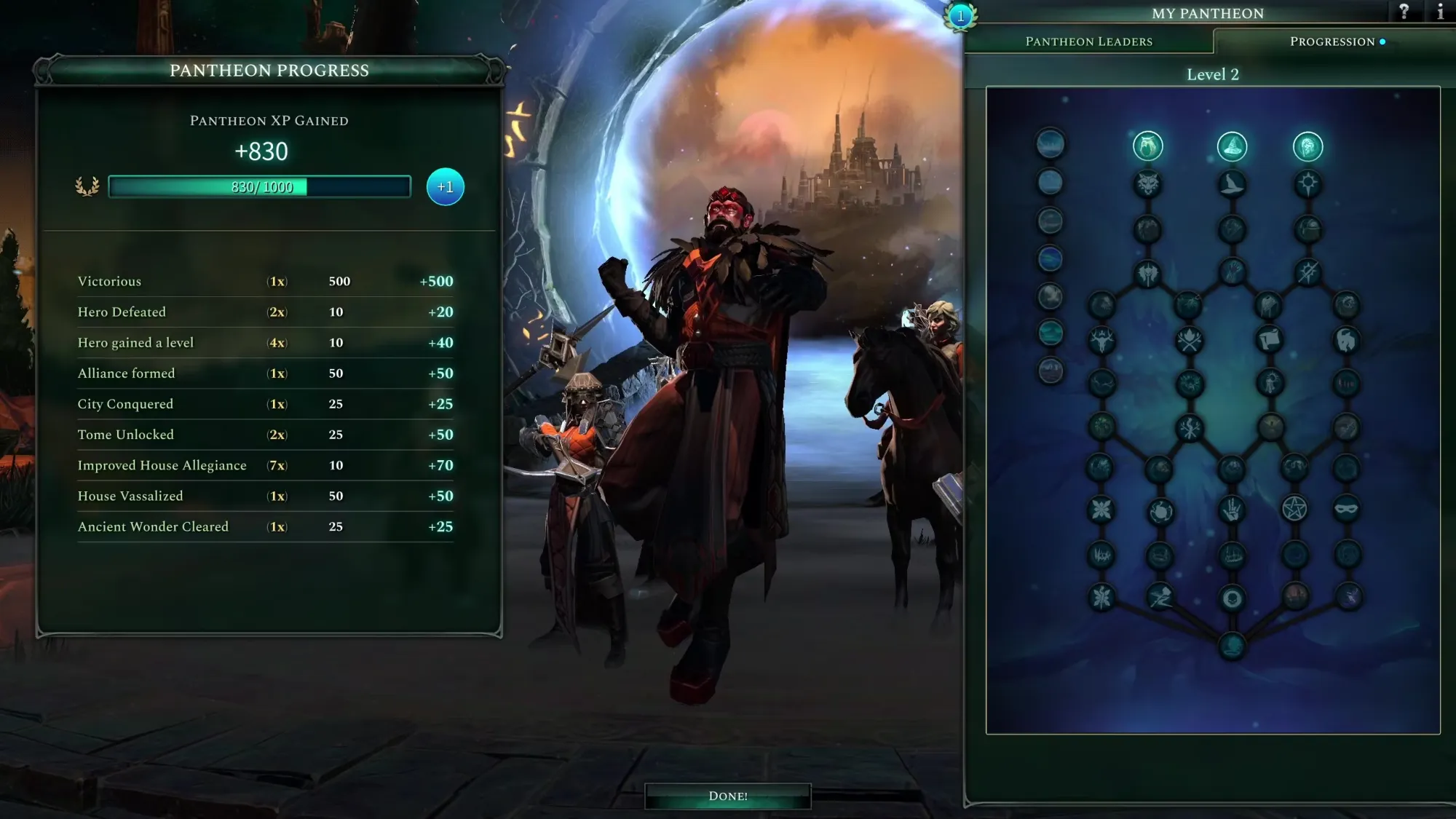This screenshot has width=1456, height=819.
Task: Select the bottom root node of the tree
Action: click(1232, 645)
